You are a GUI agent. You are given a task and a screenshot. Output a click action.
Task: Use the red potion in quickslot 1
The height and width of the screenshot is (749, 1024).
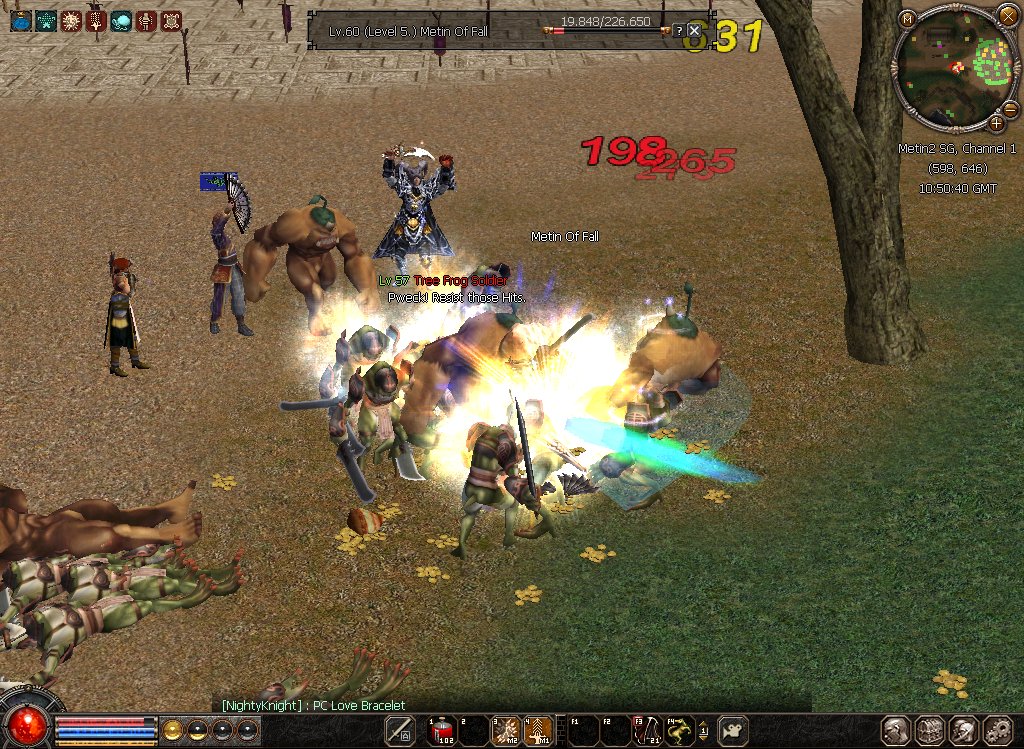pyautogui.click(x=442, y=731)
